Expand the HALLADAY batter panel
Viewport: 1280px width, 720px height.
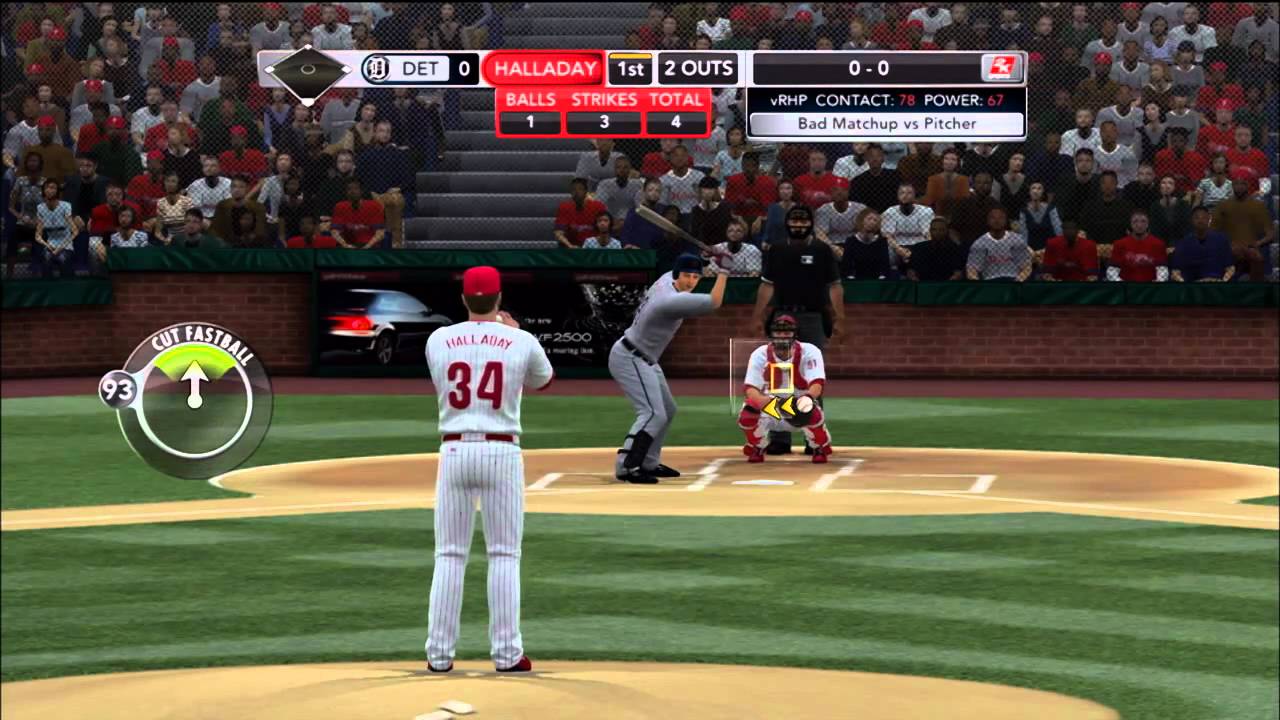543,68
